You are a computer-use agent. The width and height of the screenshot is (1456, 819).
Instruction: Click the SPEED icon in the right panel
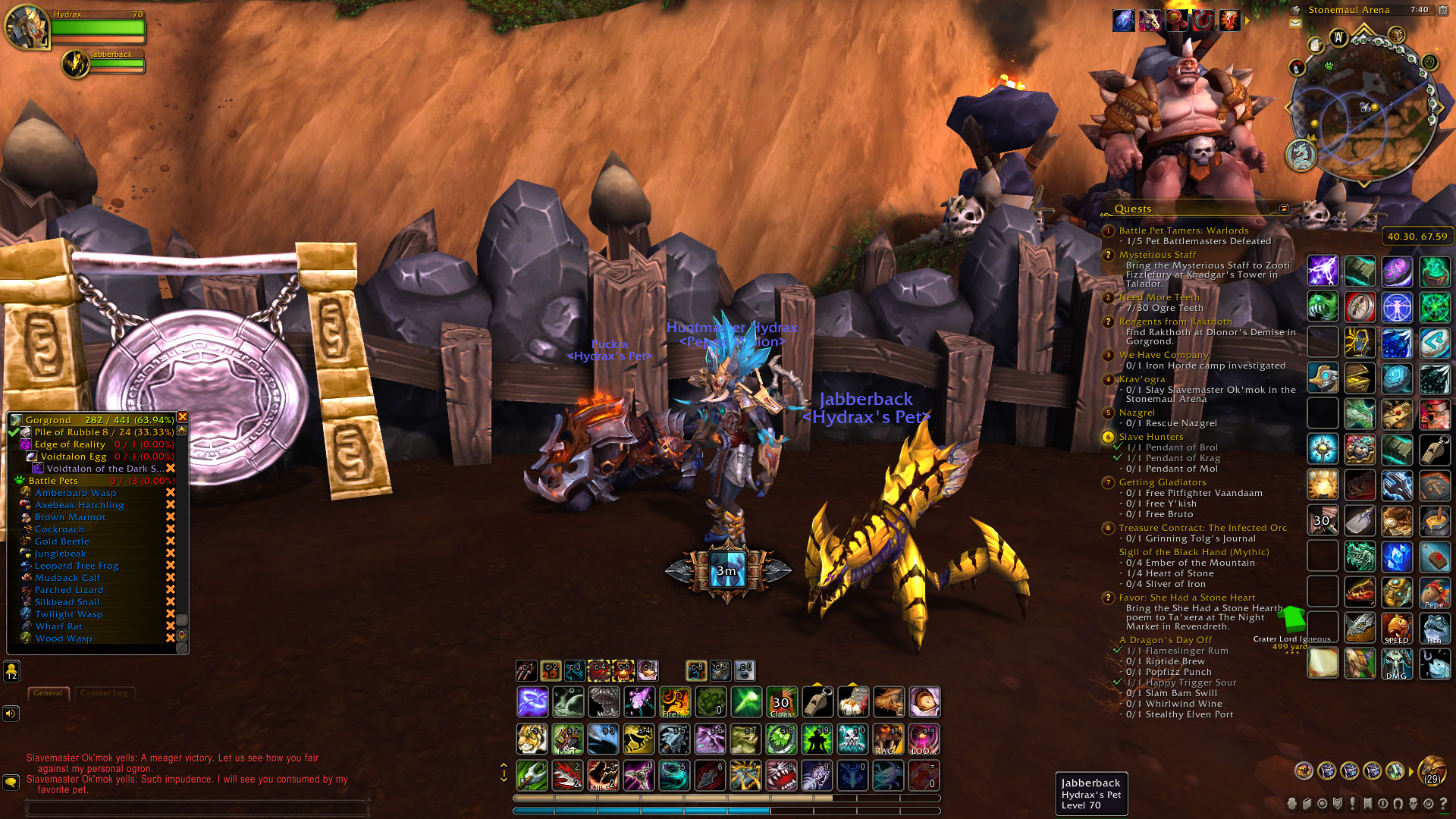(x=1398, y=627)
